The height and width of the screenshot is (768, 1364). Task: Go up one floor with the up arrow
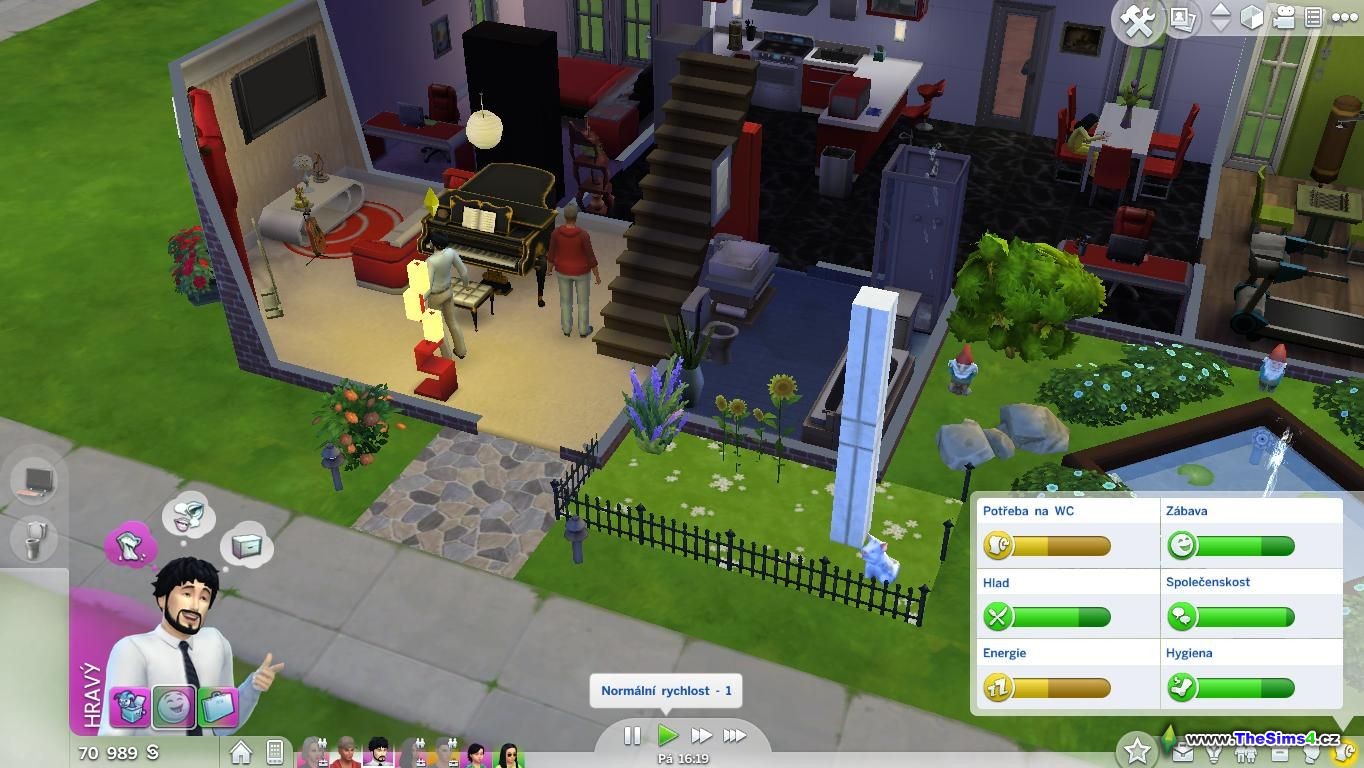(x=1220, y=11)
